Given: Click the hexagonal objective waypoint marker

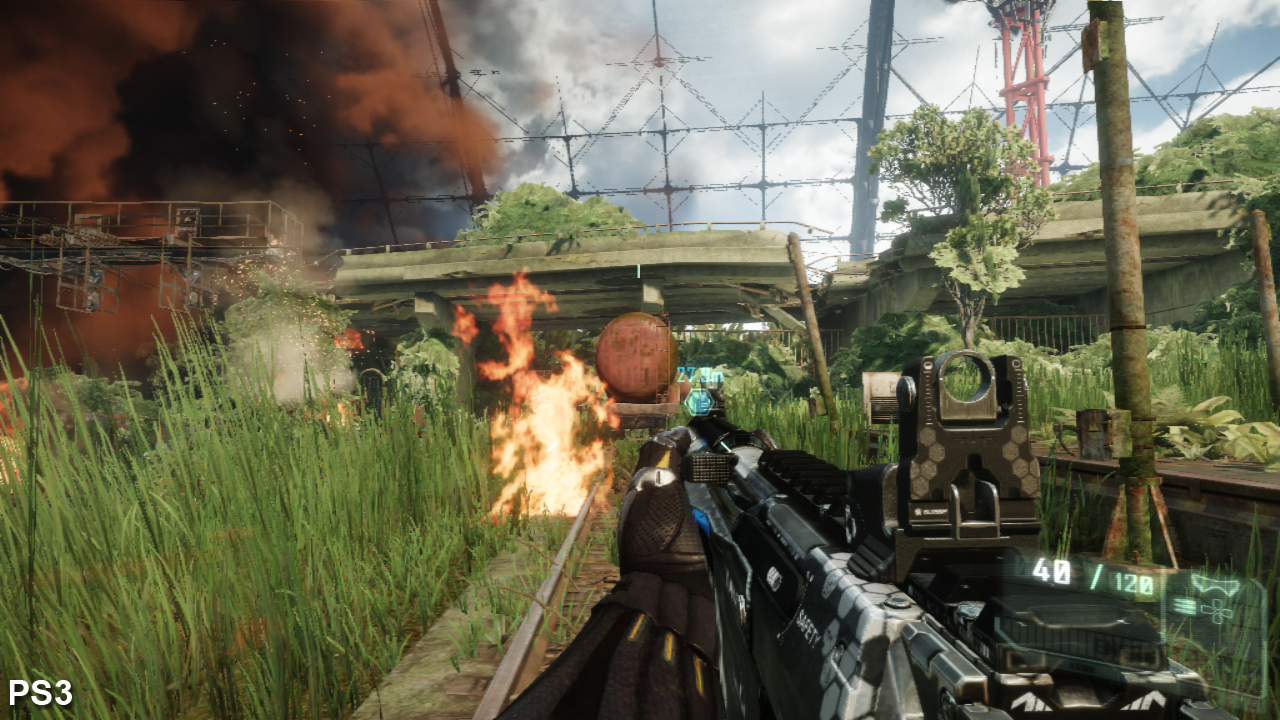Looking at the screenshot, I should click(x=700, y=403).
